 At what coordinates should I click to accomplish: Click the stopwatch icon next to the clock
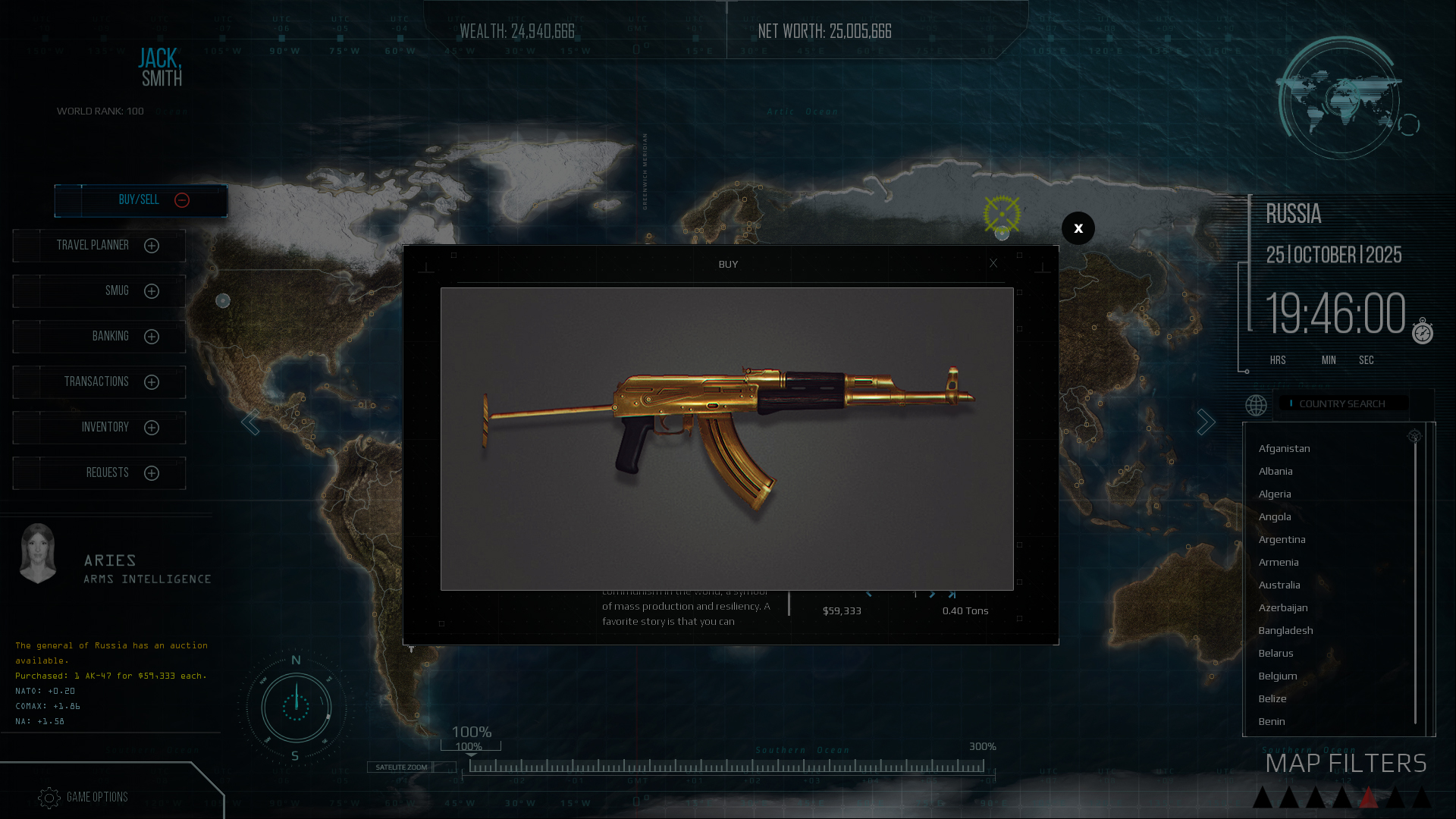click(x=1422, y=331)
